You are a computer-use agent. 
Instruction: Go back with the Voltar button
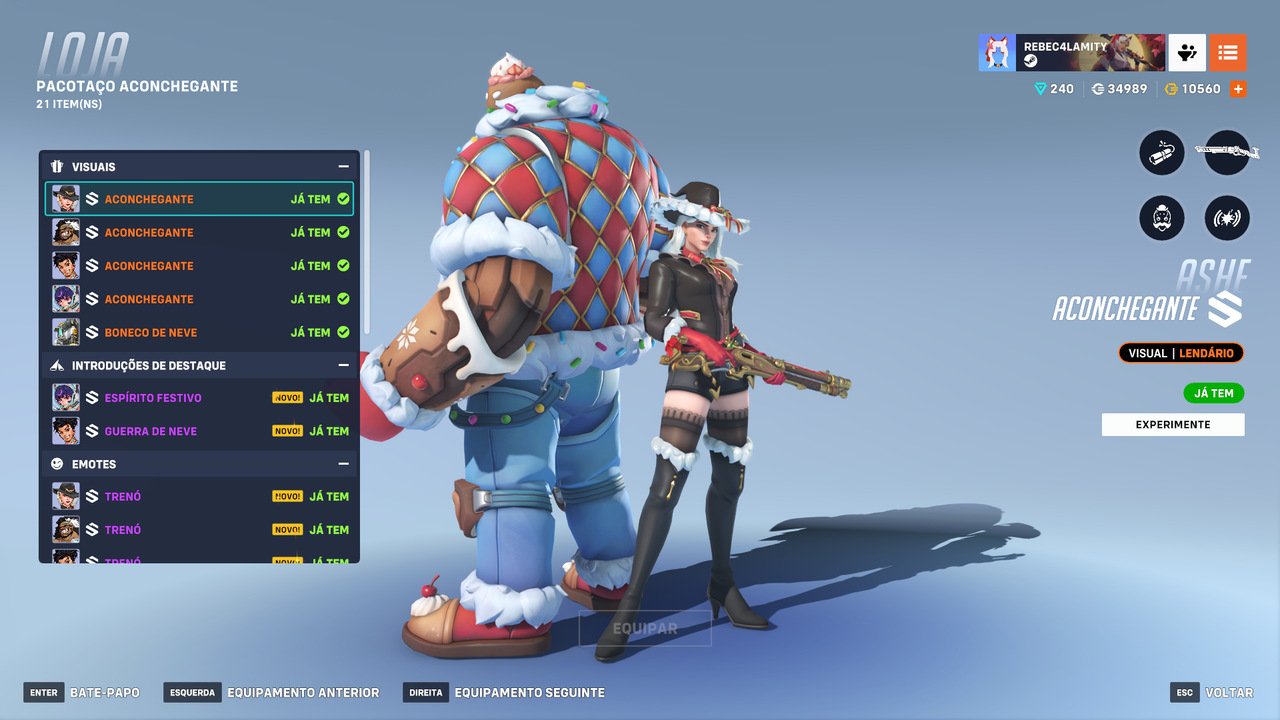tap(1212, 692)
